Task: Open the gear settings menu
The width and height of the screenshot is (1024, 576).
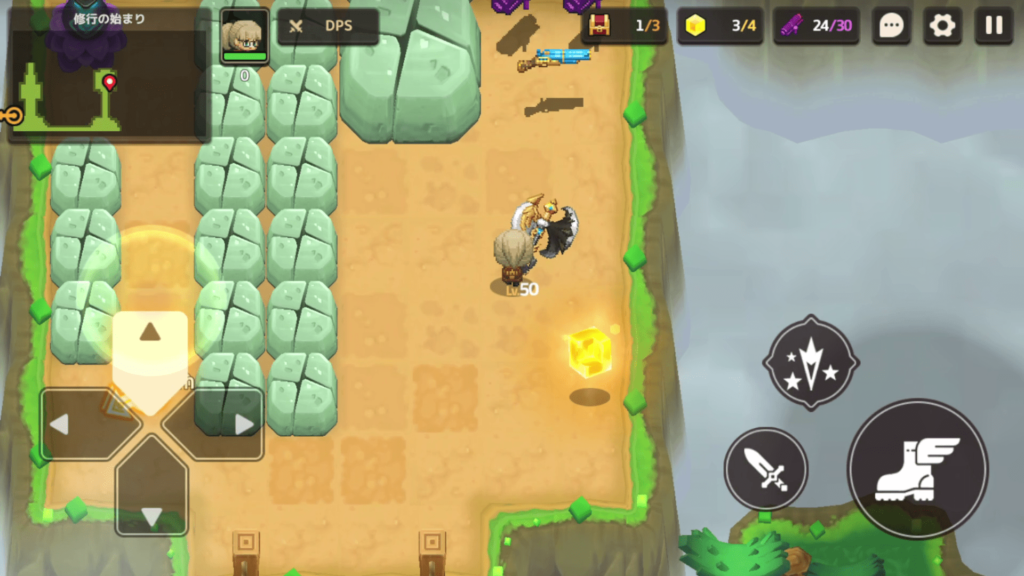Action: click(942, 26)
